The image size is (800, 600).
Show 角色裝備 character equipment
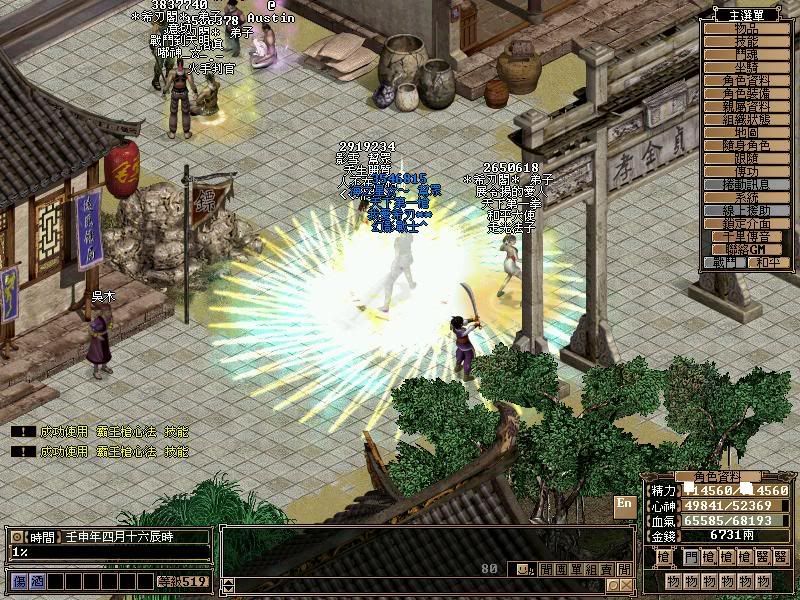coord(748,94)
